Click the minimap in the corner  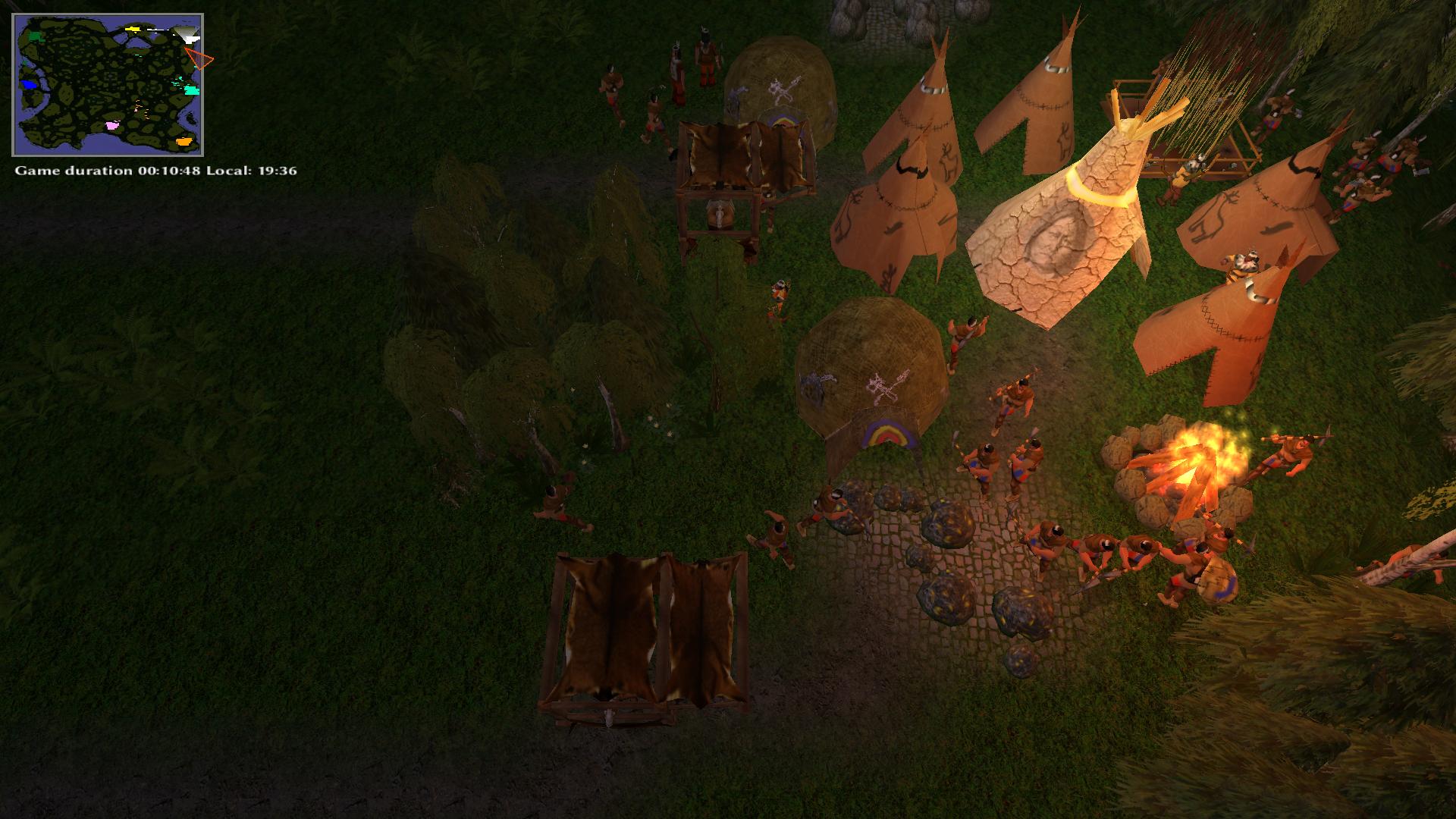[x=108, y=85]
